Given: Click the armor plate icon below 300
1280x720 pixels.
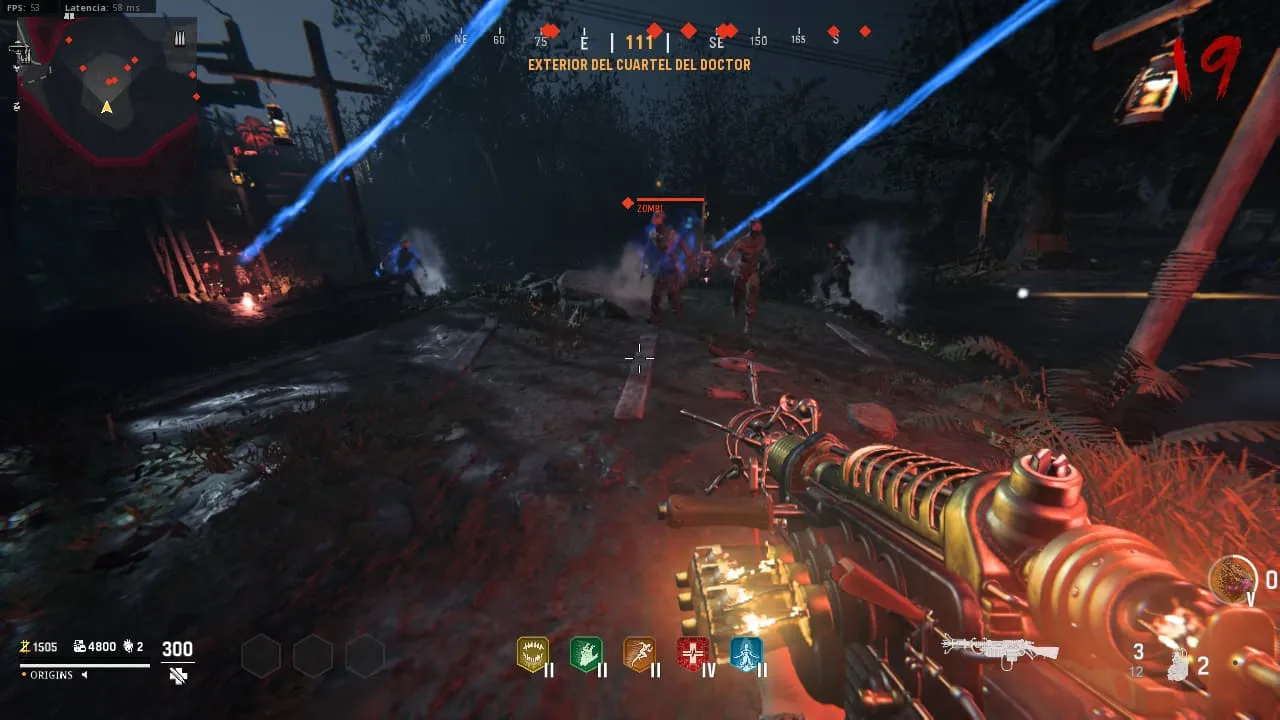Looking at the screenshot, I should 178,676.
